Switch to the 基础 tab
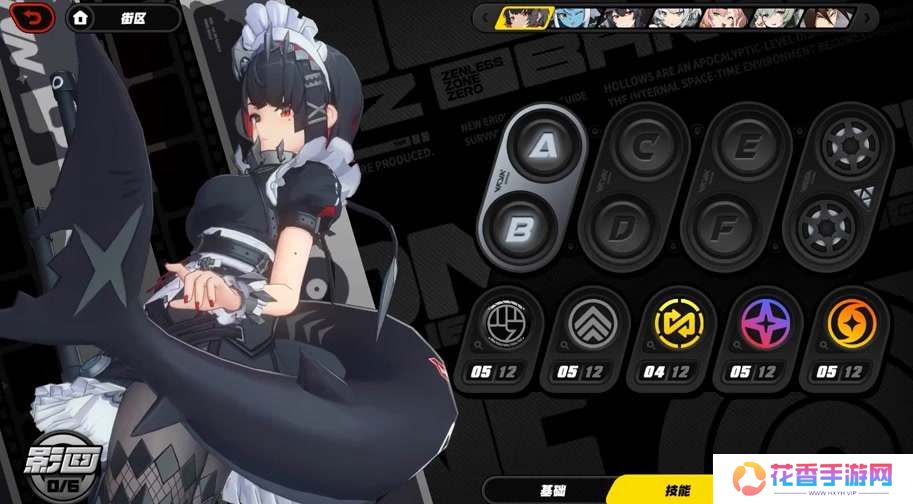 pyautogui.click(x=553, y=490)
